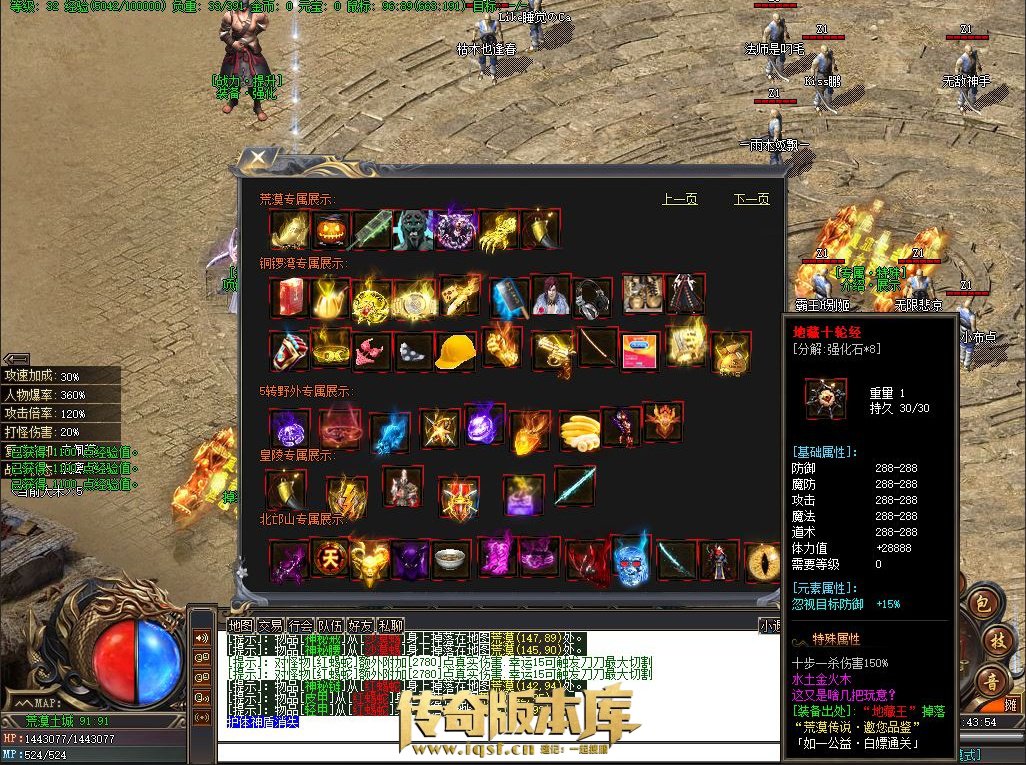Select the banana bunch item
This screenshot has height=765, width=1026.
579,430
